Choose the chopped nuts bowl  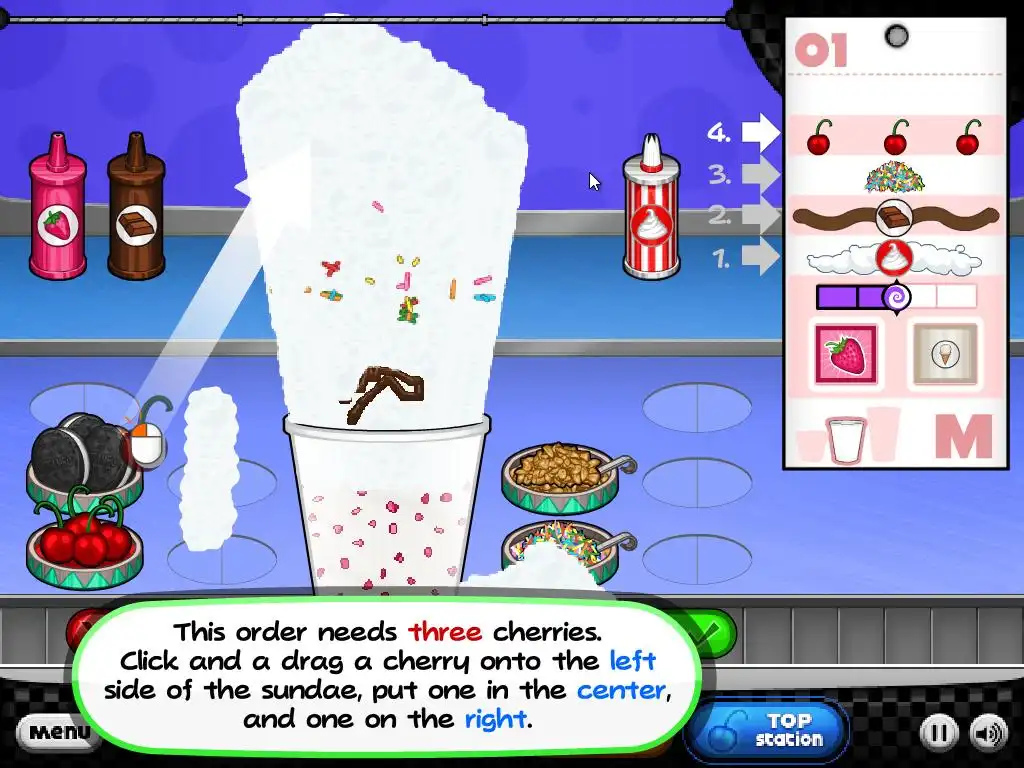tap(556, 471)
